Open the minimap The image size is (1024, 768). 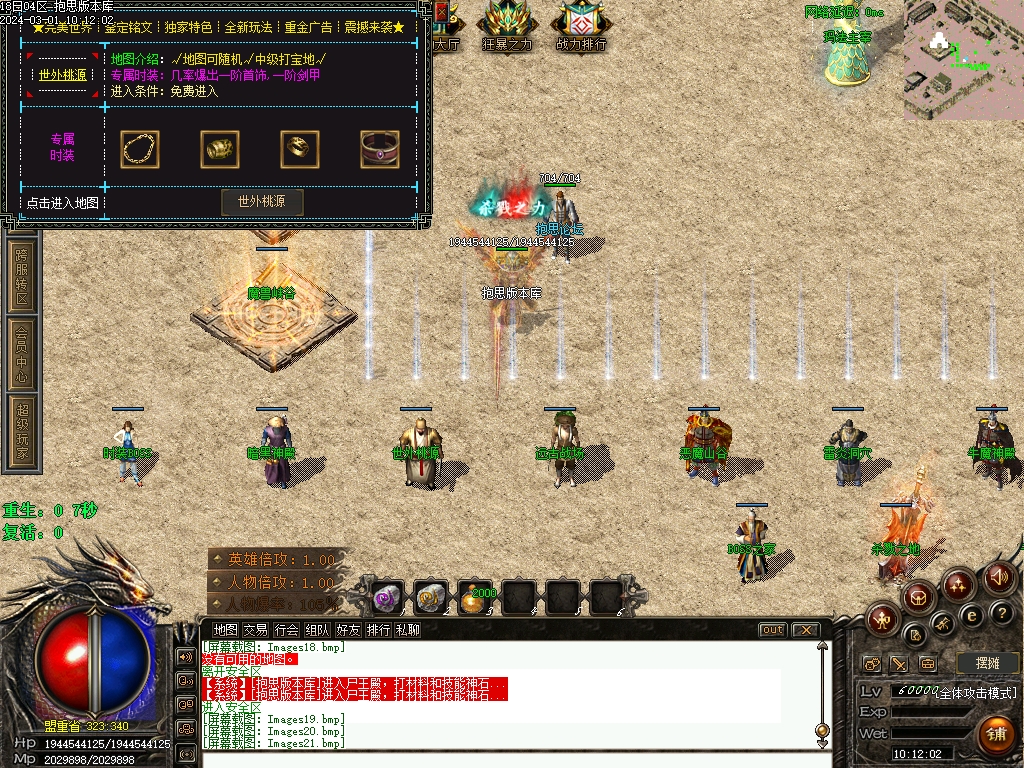point(963,60)
